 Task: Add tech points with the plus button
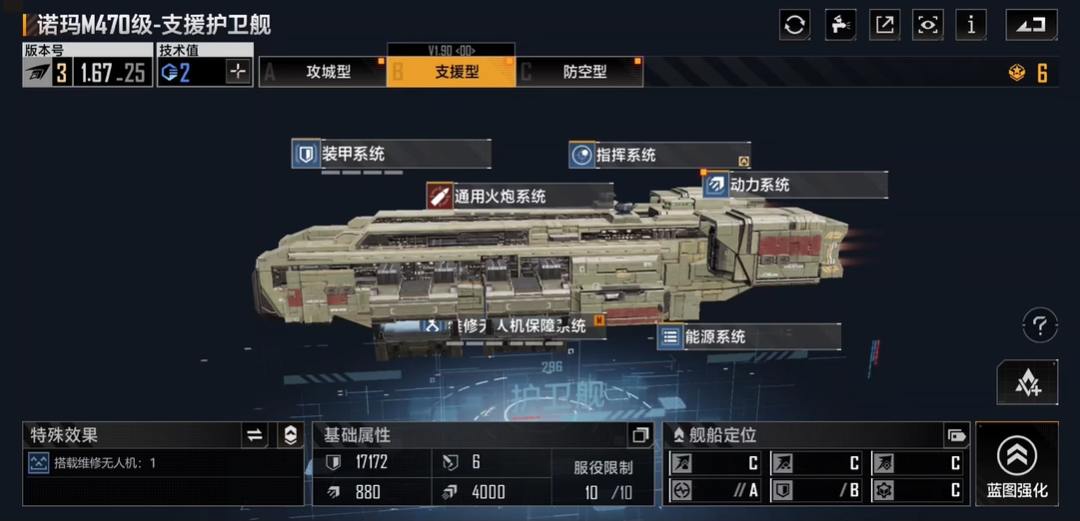(x=237, y=72)
